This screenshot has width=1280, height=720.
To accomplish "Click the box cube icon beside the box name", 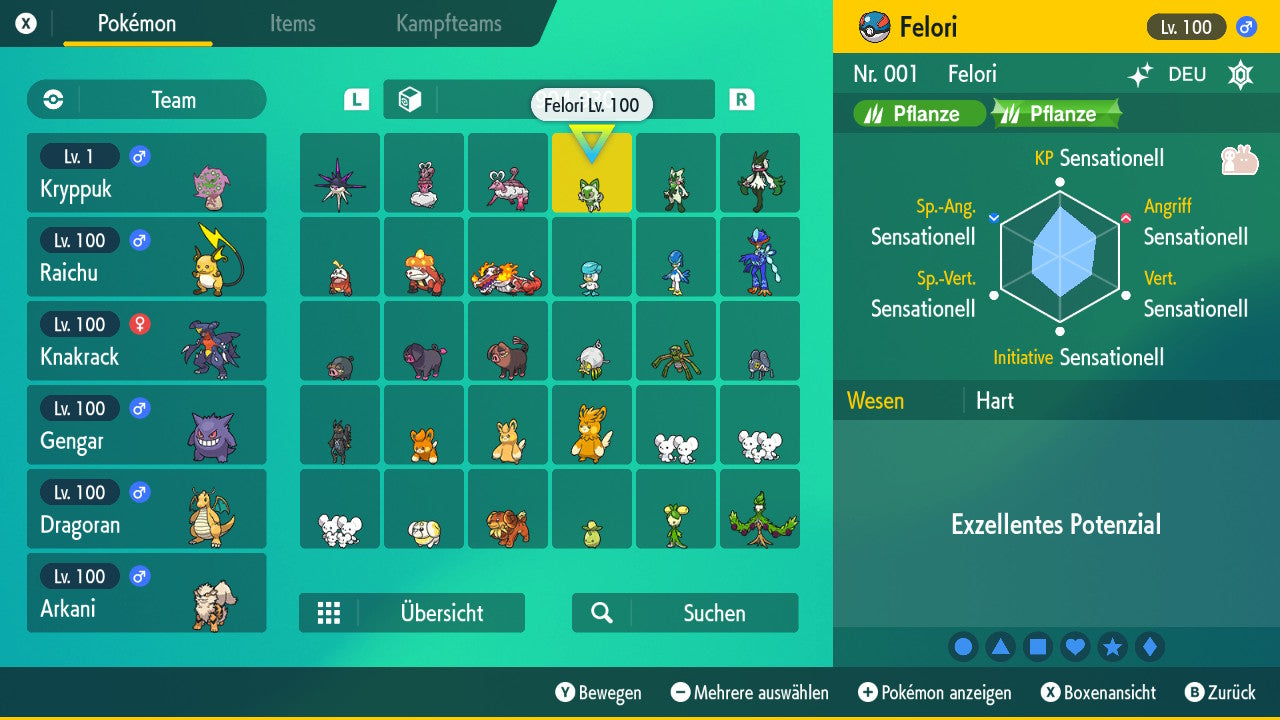I will [412, 99].
